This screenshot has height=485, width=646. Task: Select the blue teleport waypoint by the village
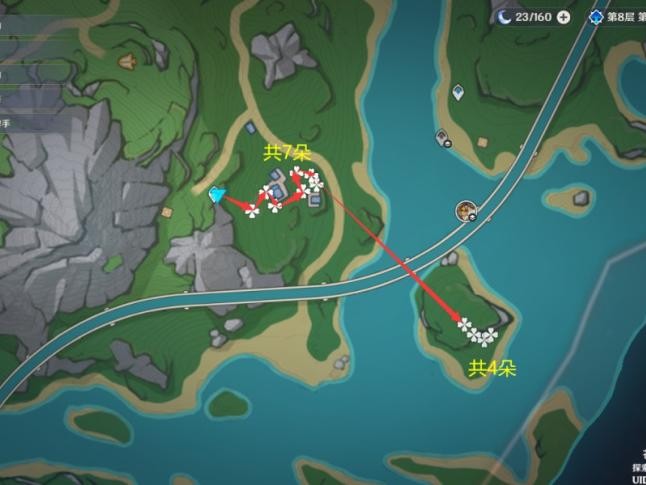(218, 194)
